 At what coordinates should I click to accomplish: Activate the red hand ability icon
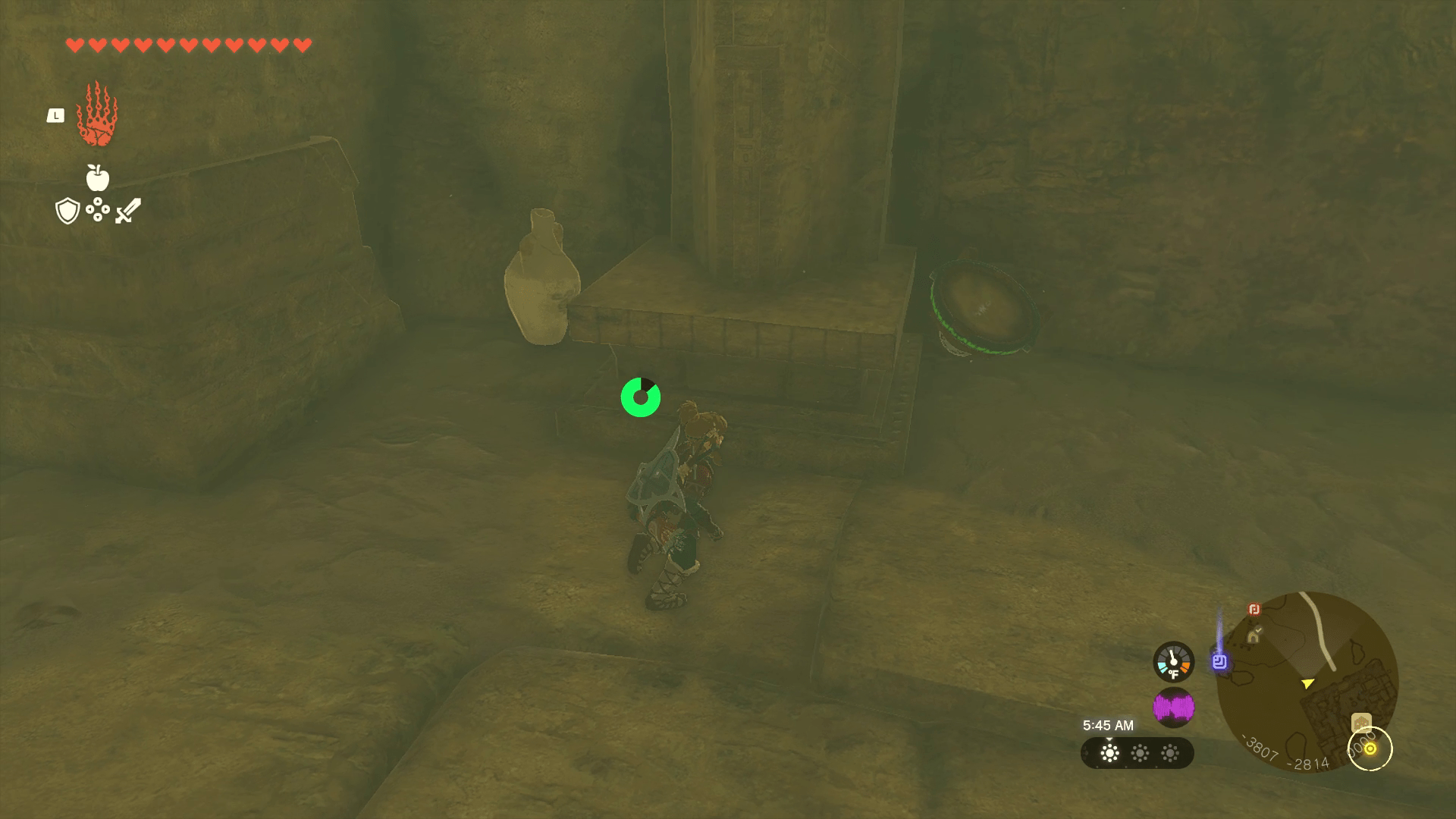click(x=97, y=115)
